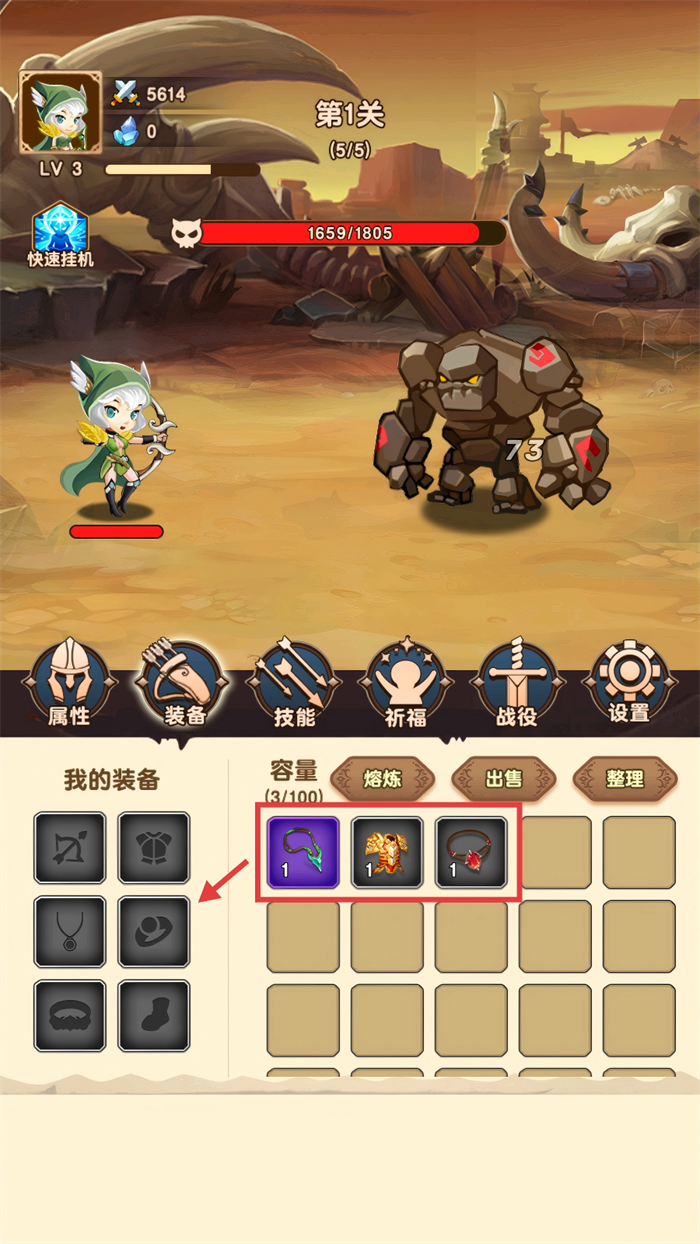700x1244 pixels.
Task: Open the 技能 skills tab
Action: pos(295,685)
